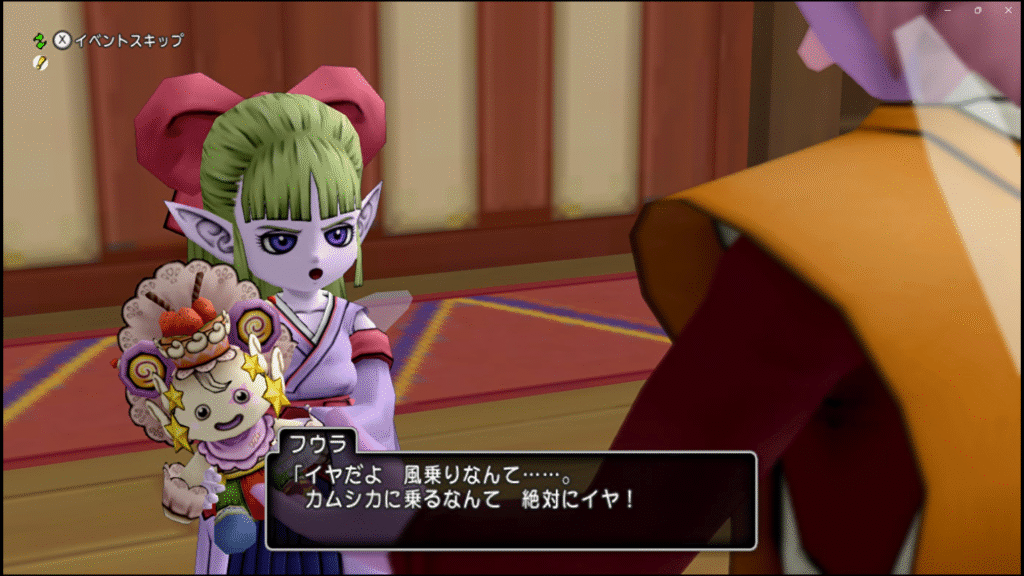Close the game window

click(x=1007, y=9)
